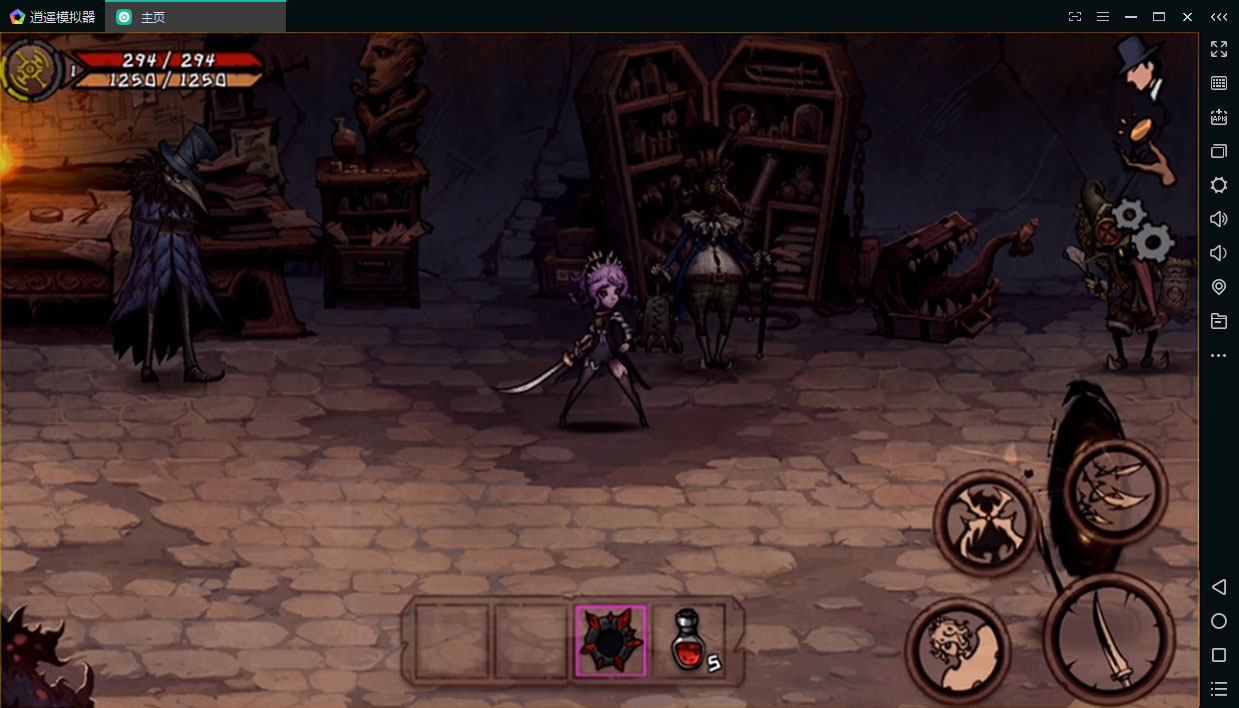Trigger the character dodge skill button

click(x=957, y=650)
